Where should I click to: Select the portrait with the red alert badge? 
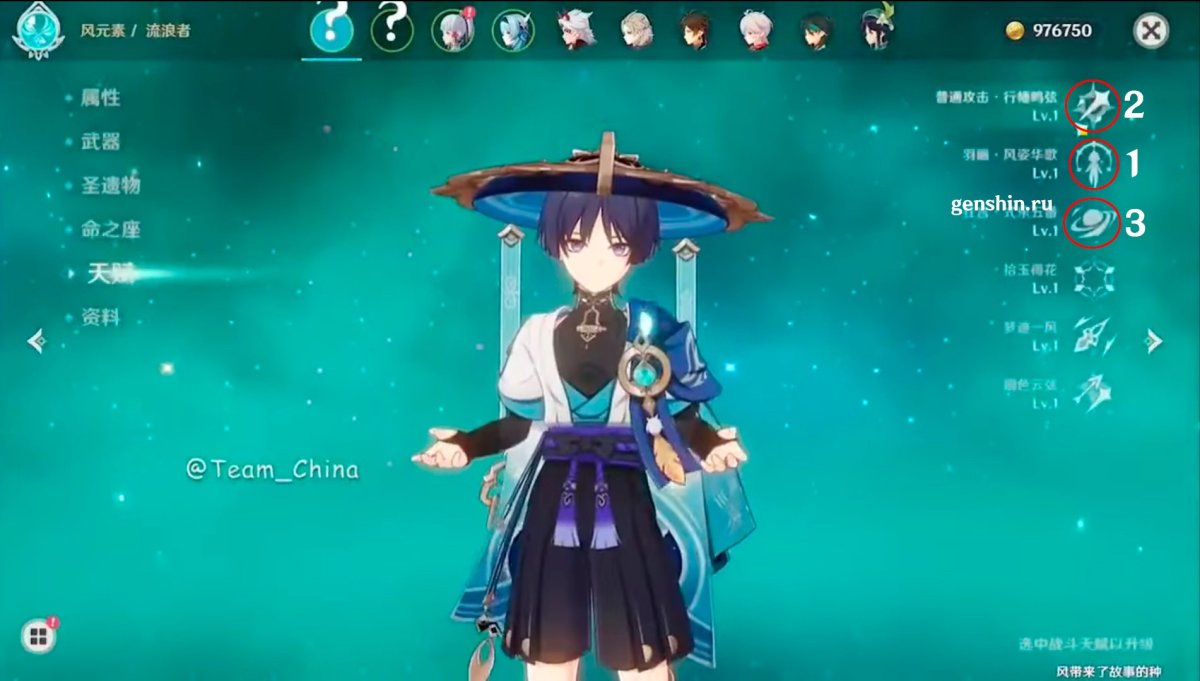tap(452, 31)
